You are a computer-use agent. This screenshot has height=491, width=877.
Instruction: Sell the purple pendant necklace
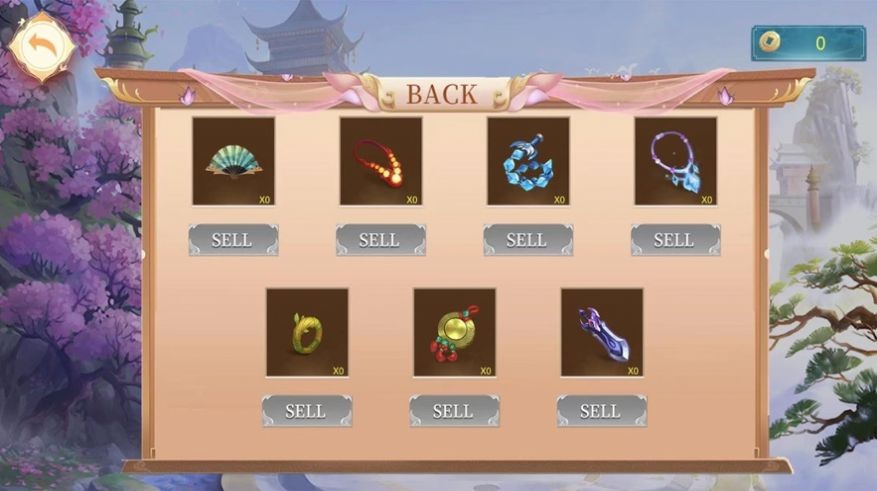point(675,240)
